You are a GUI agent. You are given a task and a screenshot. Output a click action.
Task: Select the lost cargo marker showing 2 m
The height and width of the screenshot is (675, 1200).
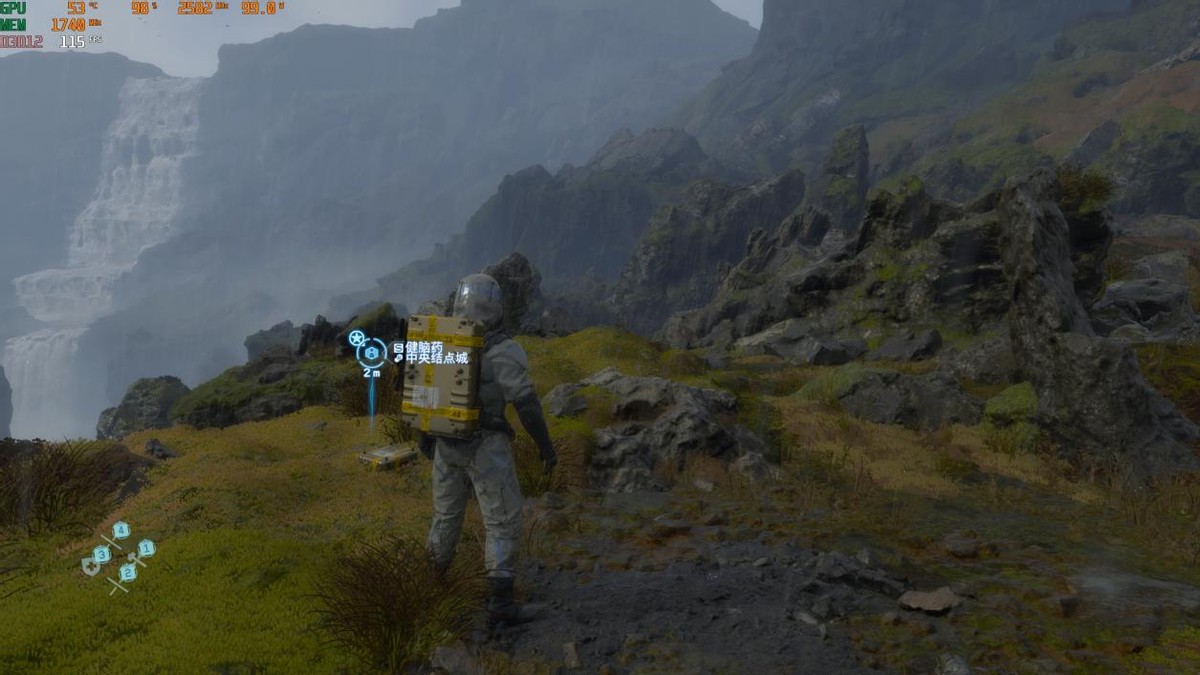coord(372,353)
